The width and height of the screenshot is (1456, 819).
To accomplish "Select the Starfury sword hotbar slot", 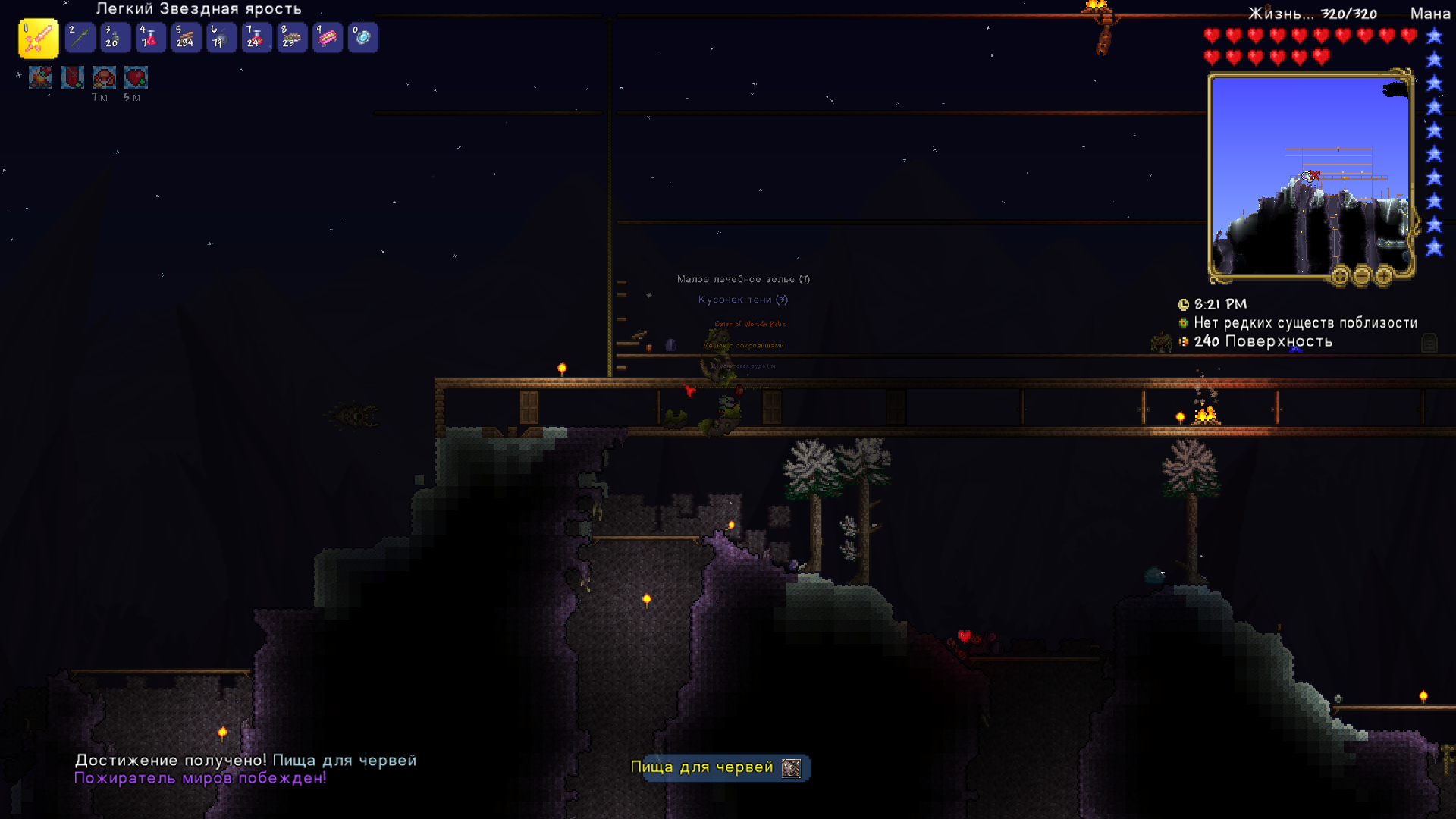I will pyautogui.click(x=38, y=38).
